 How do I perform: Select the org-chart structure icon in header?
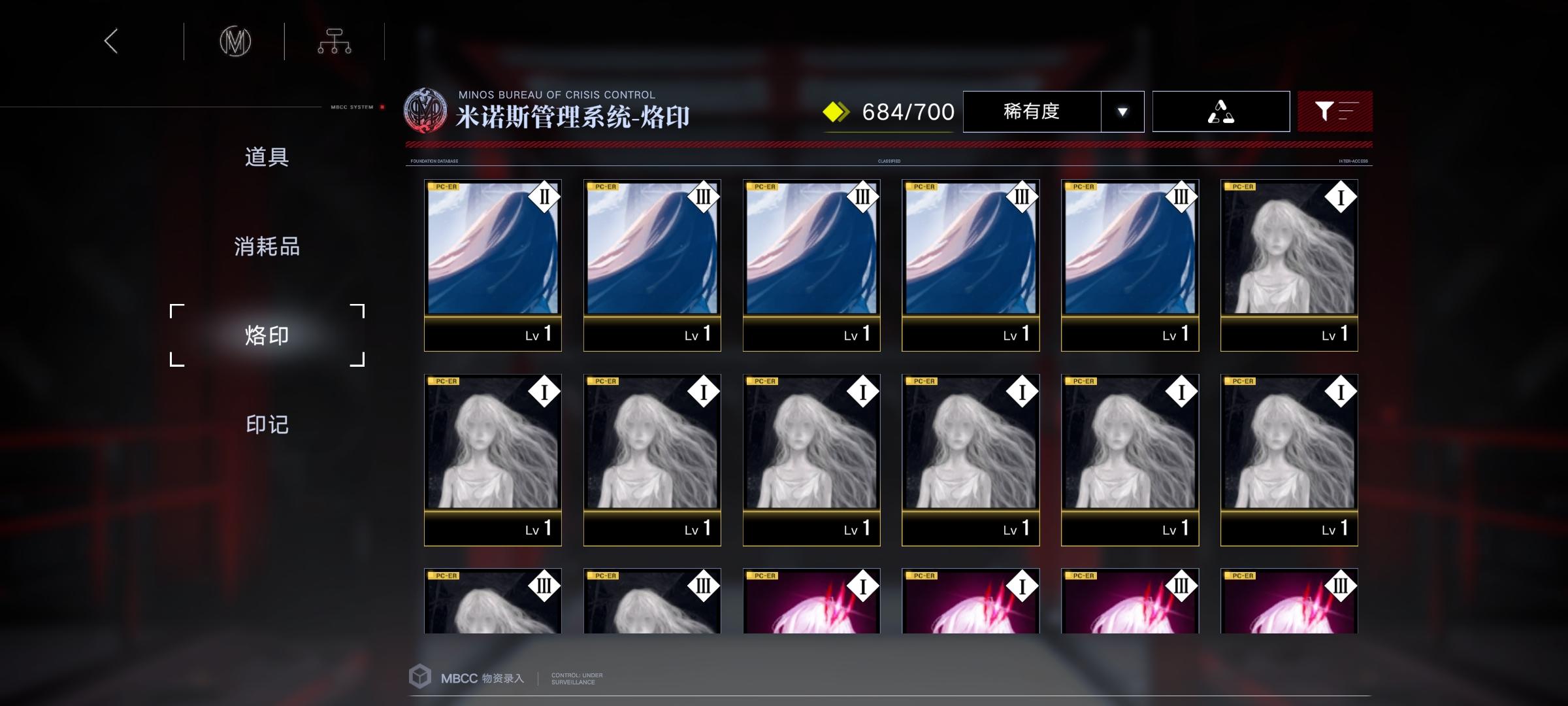(335, 41)
